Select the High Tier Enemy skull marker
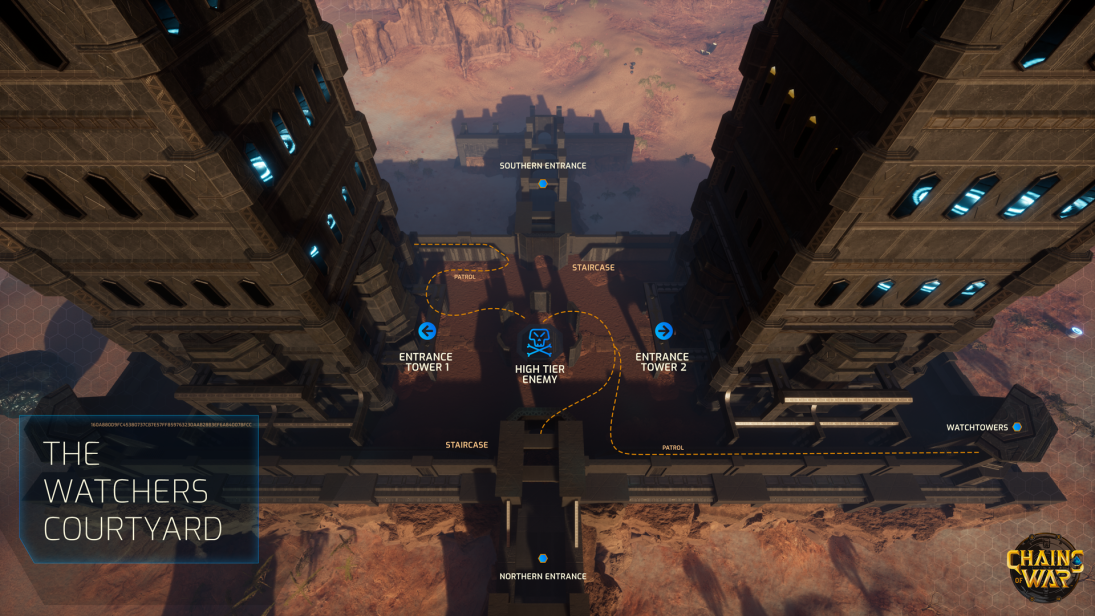The height and width of the screenshot is (616, 1095). 540,343
